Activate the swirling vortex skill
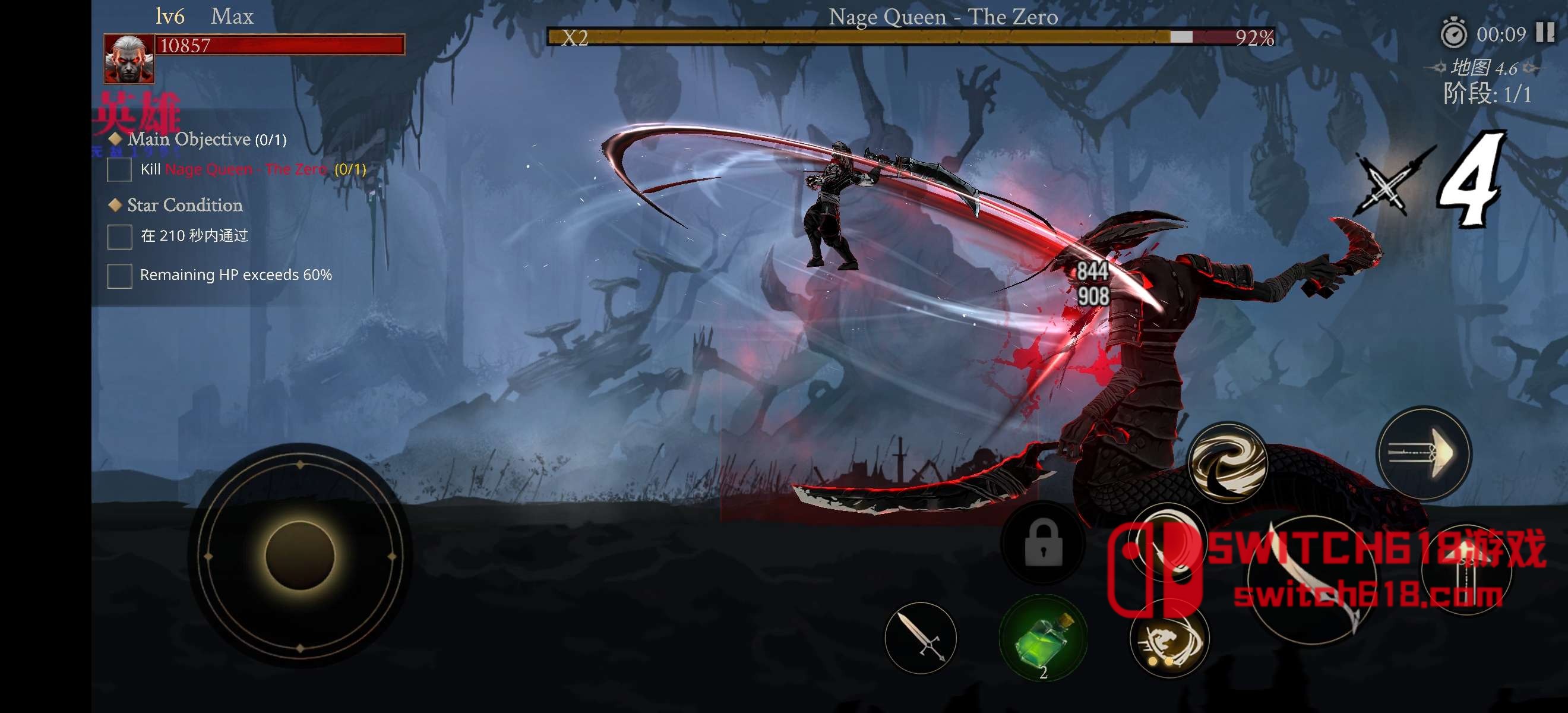The width and height of the screenshot is (1568, 713). coord(1228,462)
